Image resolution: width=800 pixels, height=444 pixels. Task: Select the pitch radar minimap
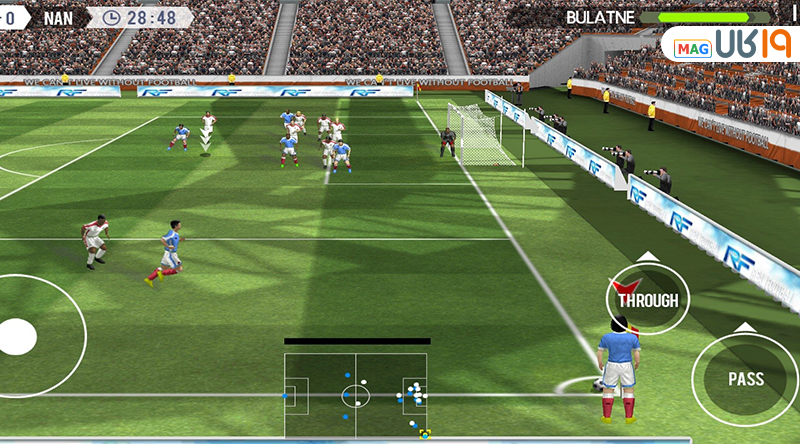[355, 395]
